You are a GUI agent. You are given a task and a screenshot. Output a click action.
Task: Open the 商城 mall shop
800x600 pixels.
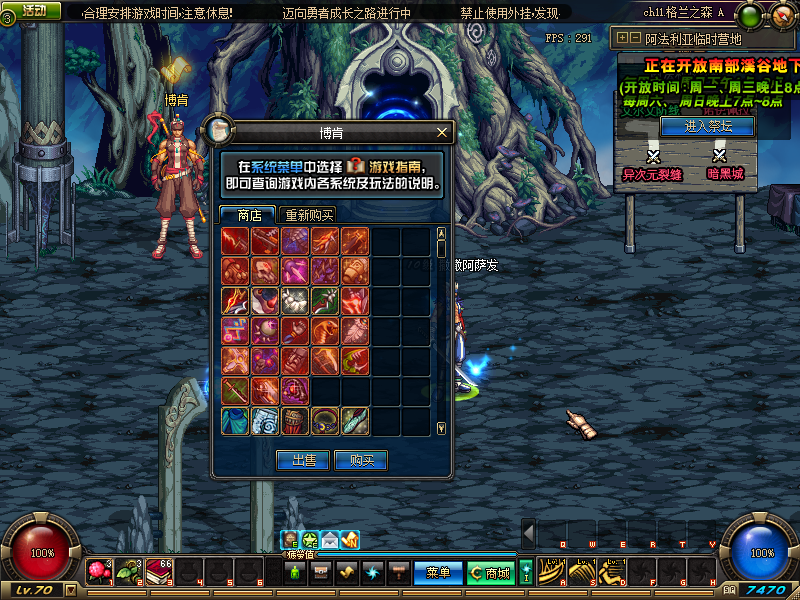[490, 573]
